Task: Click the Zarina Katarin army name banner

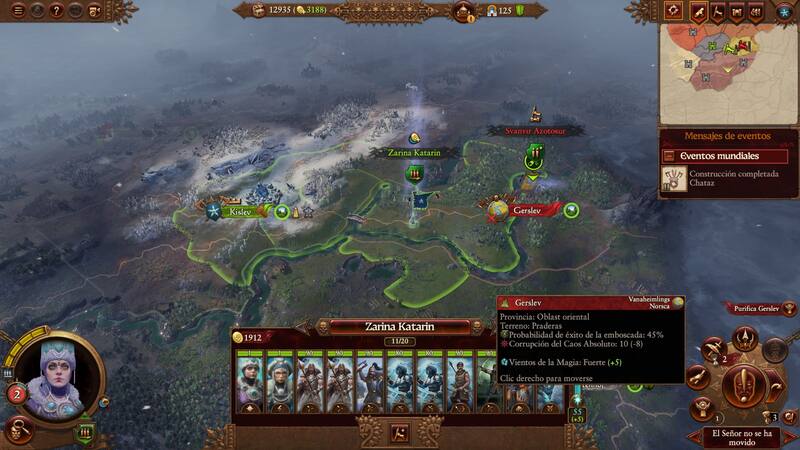Action: point(399,326)
